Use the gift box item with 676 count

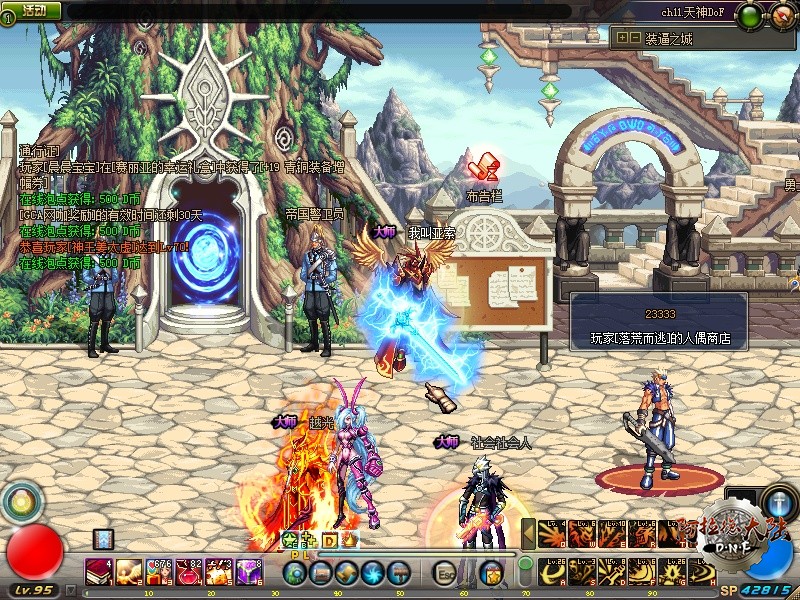(x=161, y=573)
